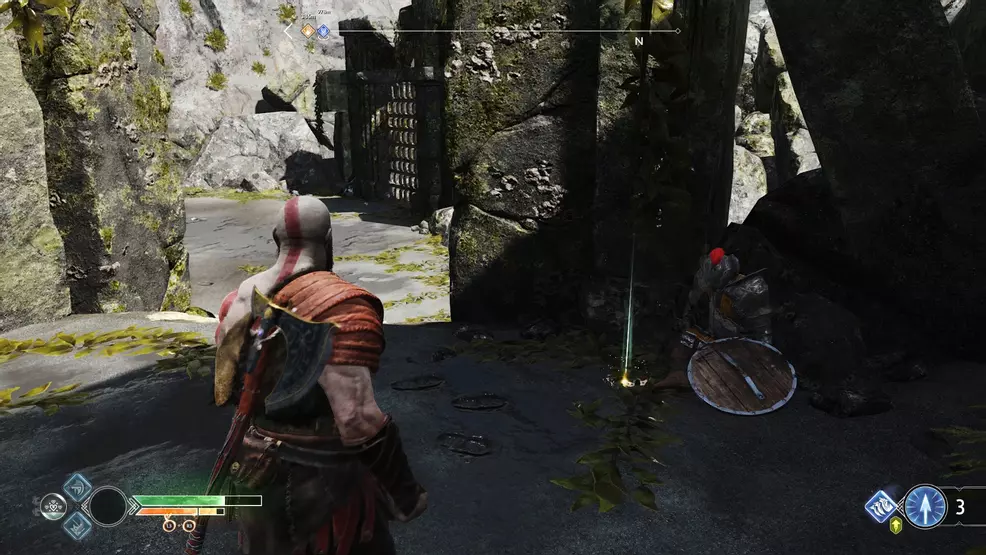Select the blue arrow icon in the circle
Viewport: 986px width, 555px height.
(x=925, y=506)
